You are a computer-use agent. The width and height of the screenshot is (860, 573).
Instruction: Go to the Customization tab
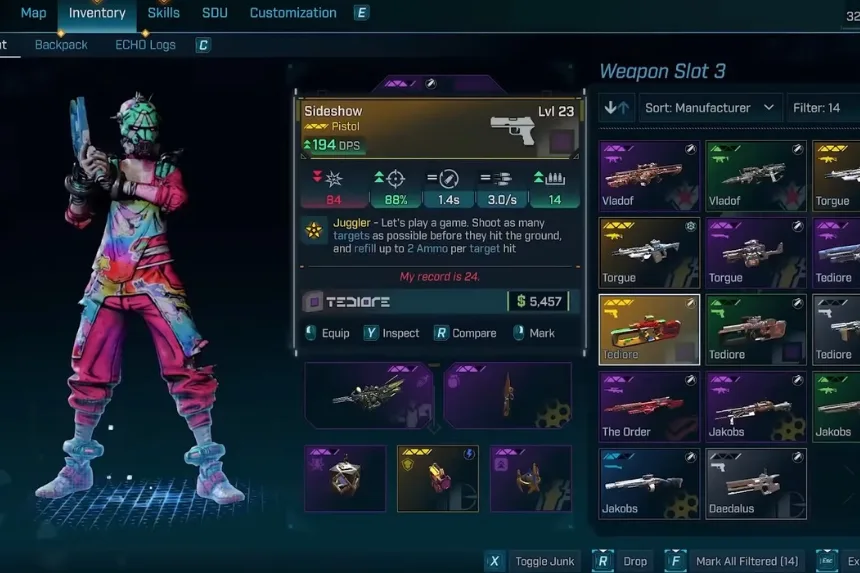[293, 13]
